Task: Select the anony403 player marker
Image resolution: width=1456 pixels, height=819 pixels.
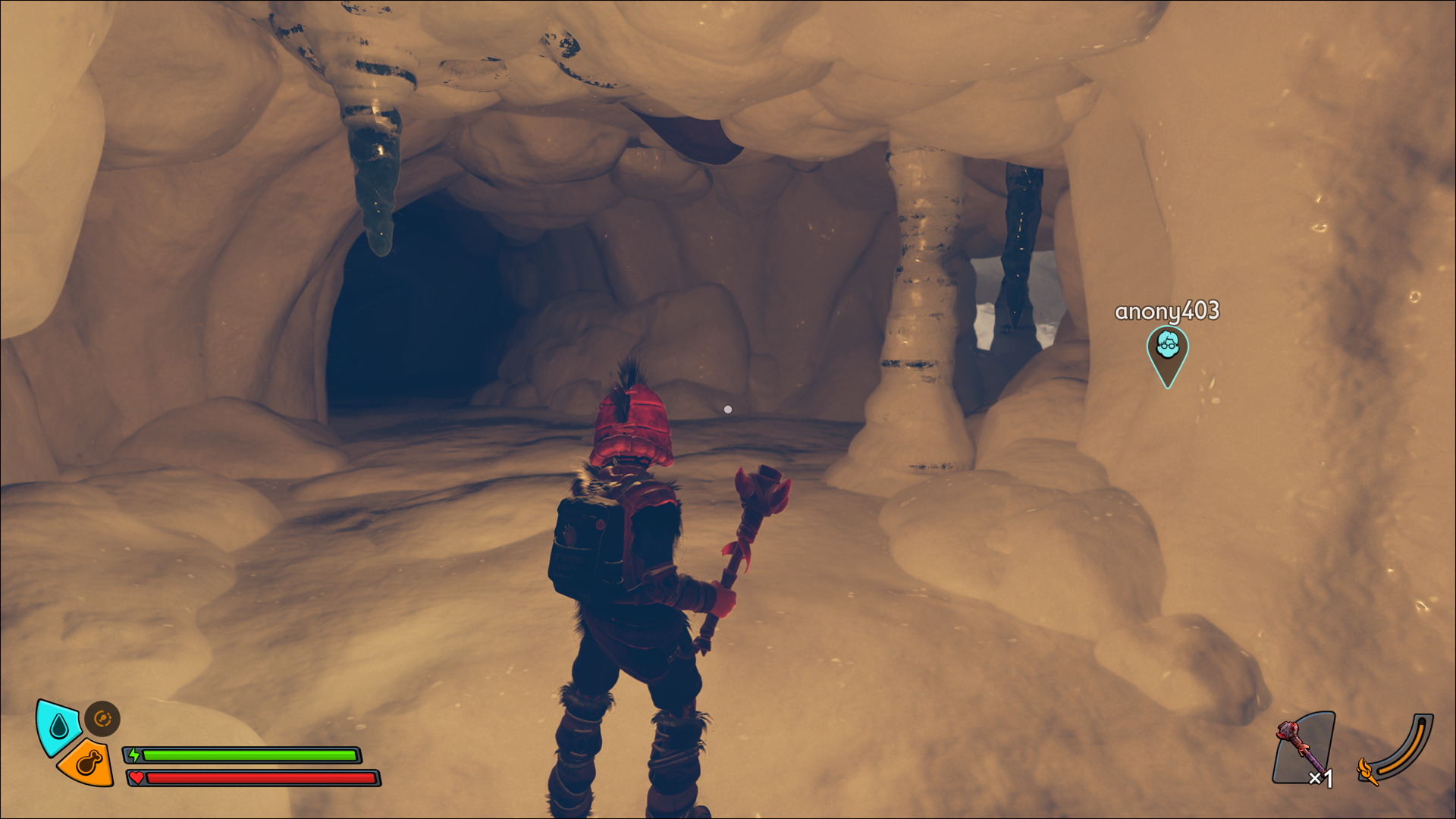Action: point(1167,352)
